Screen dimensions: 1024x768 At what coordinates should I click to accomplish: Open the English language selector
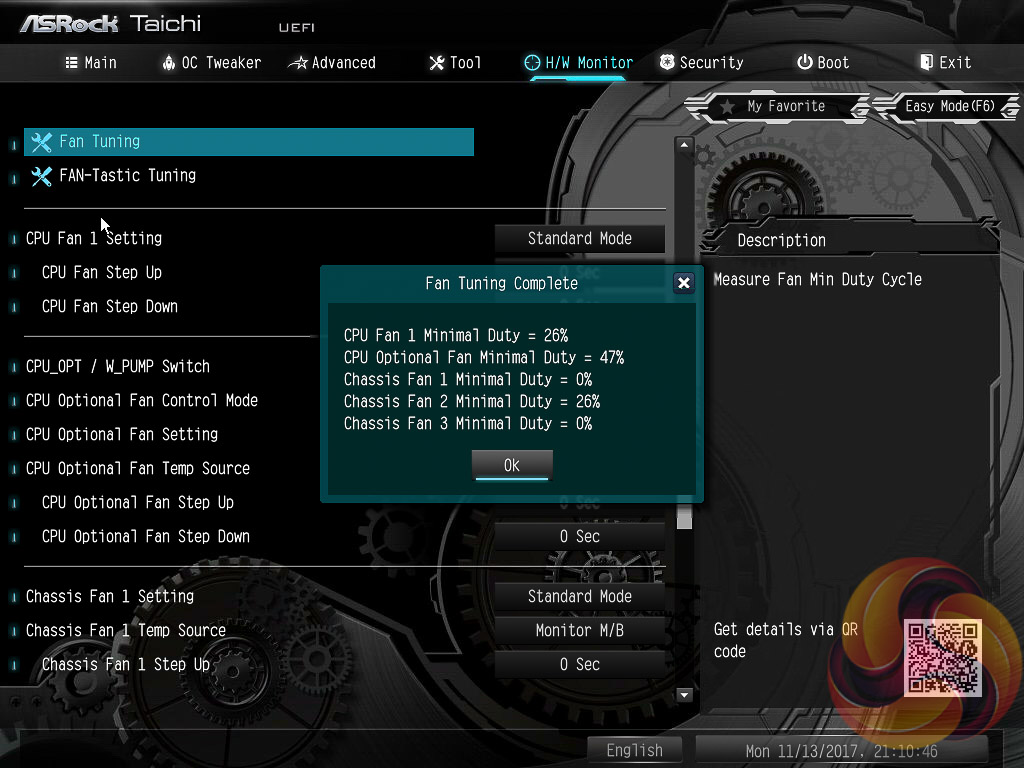634,750
